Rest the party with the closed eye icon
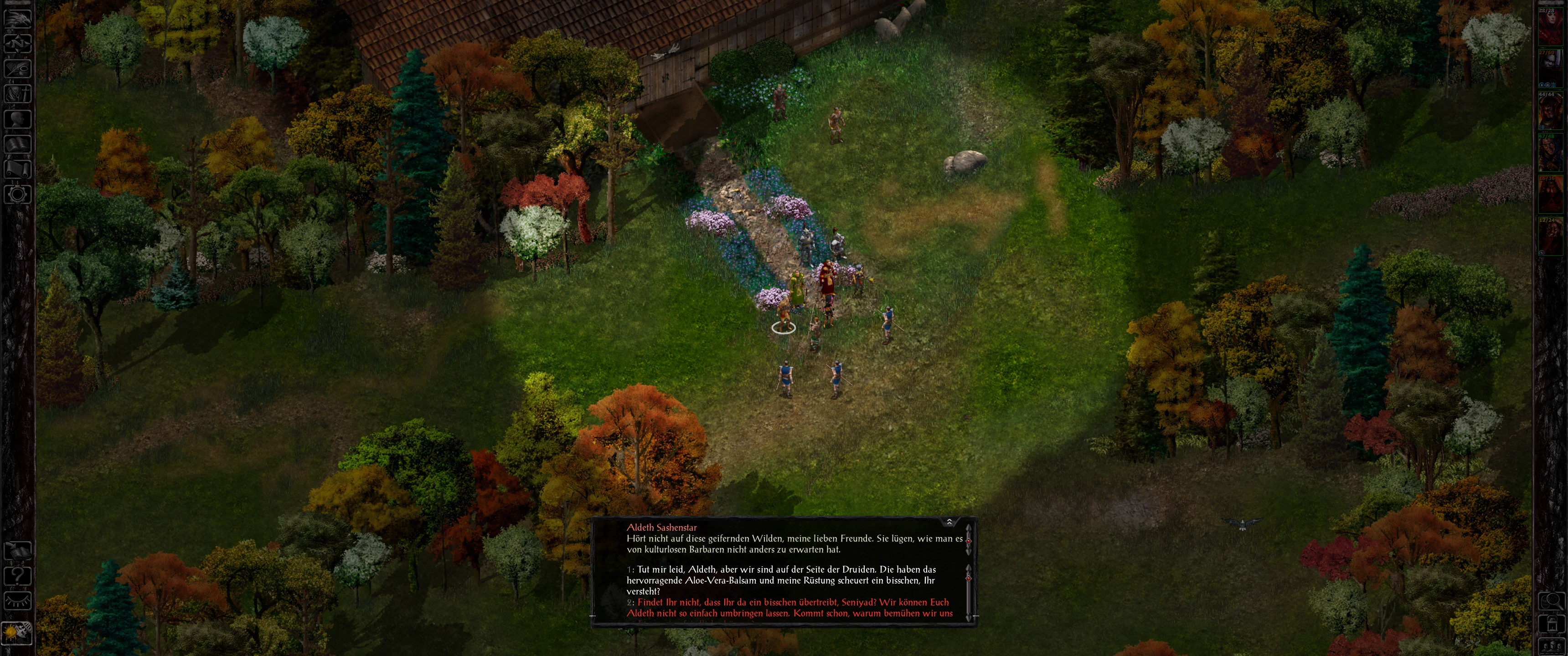 pos(18,600)
